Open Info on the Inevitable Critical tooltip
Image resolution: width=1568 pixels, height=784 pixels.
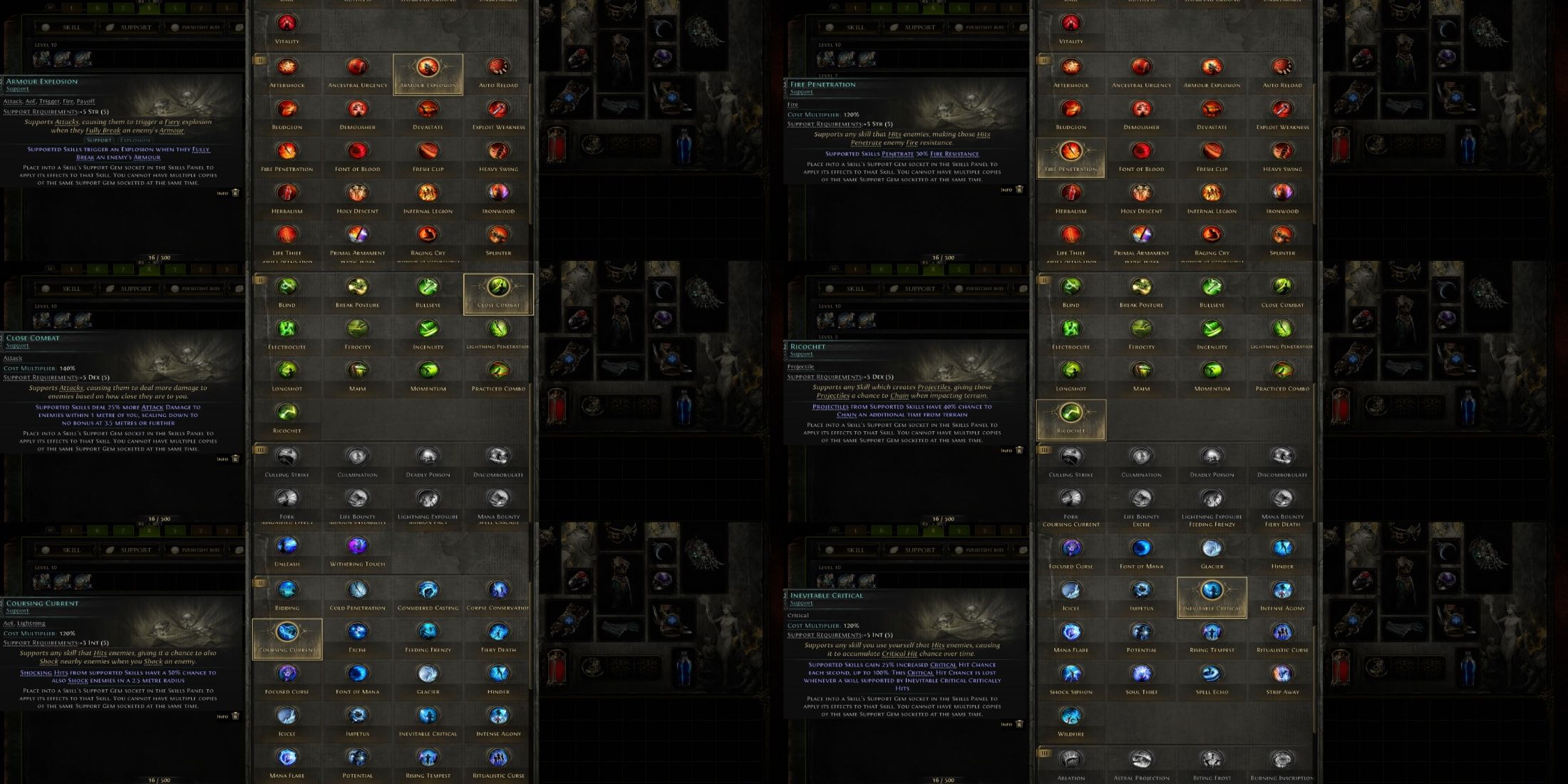point(1006,724)
